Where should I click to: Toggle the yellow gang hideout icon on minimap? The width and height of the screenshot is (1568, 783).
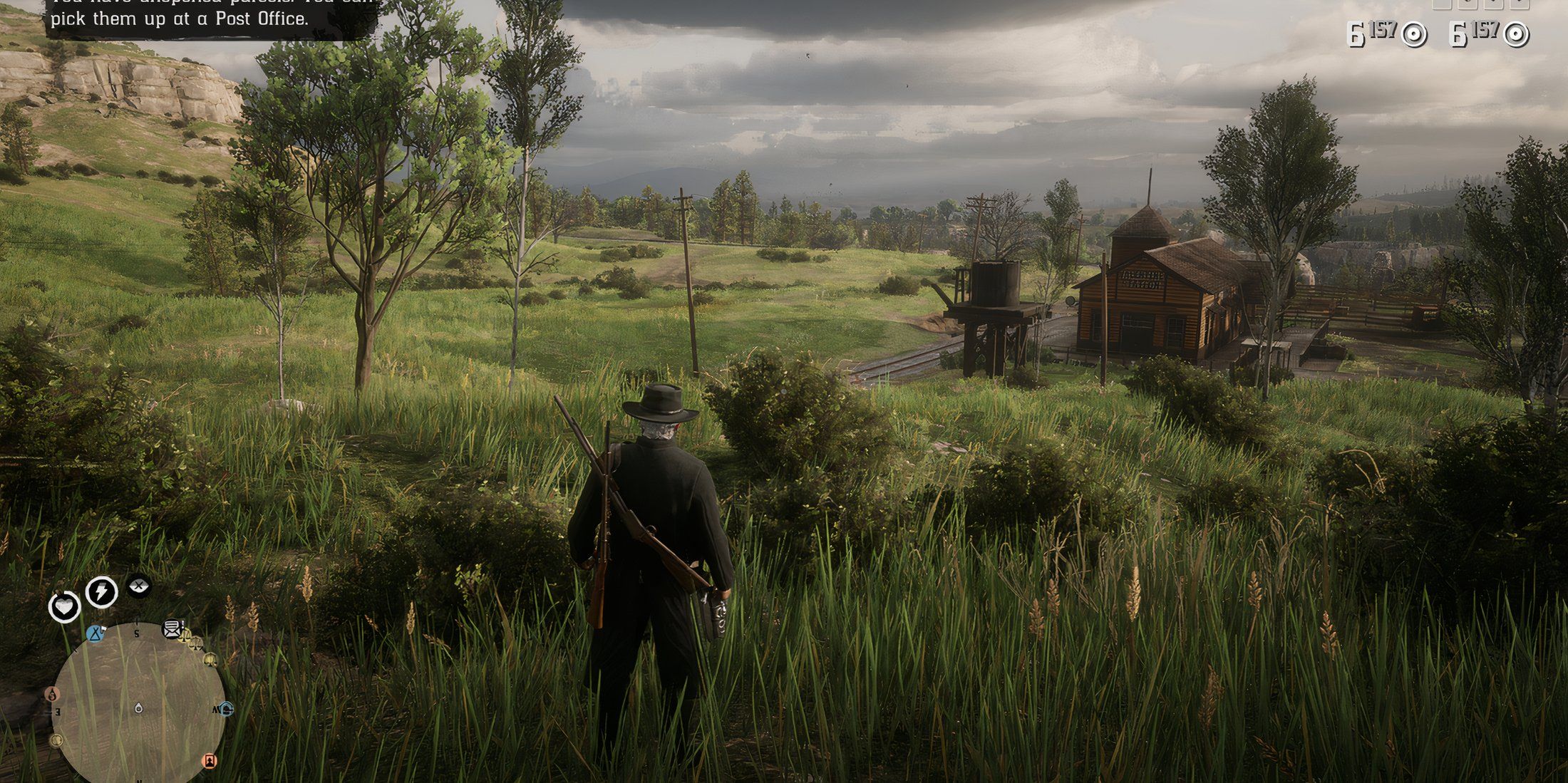coord(210,660)
